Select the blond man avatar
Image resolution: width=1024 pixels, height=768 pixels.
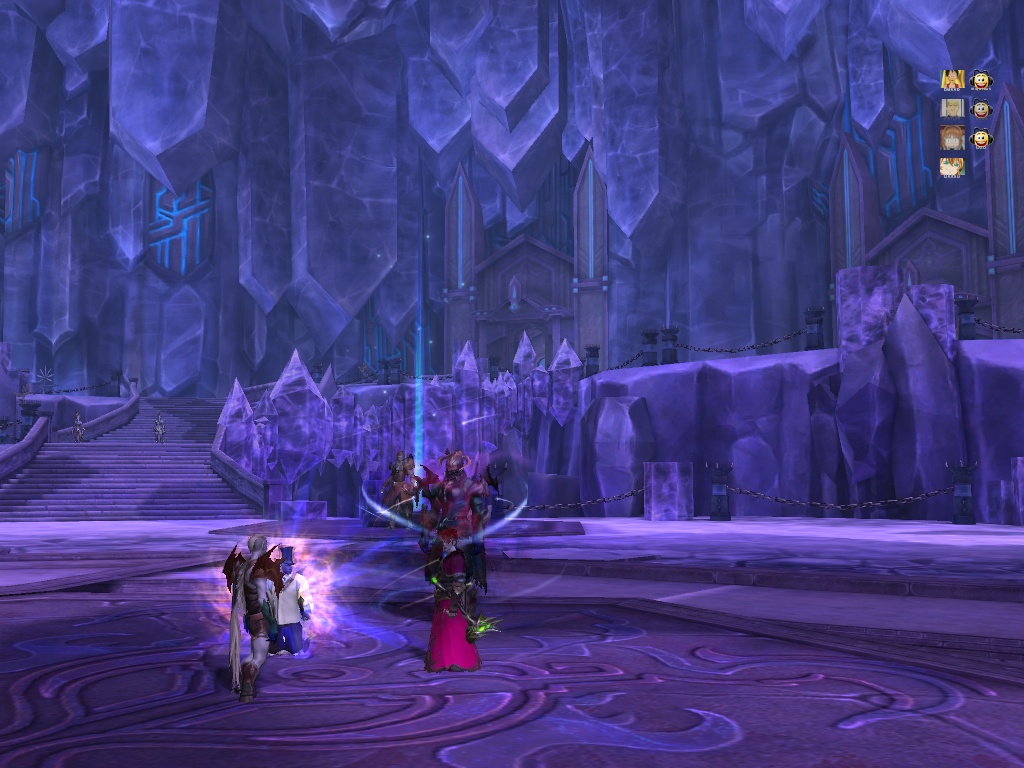click(952, 108)
